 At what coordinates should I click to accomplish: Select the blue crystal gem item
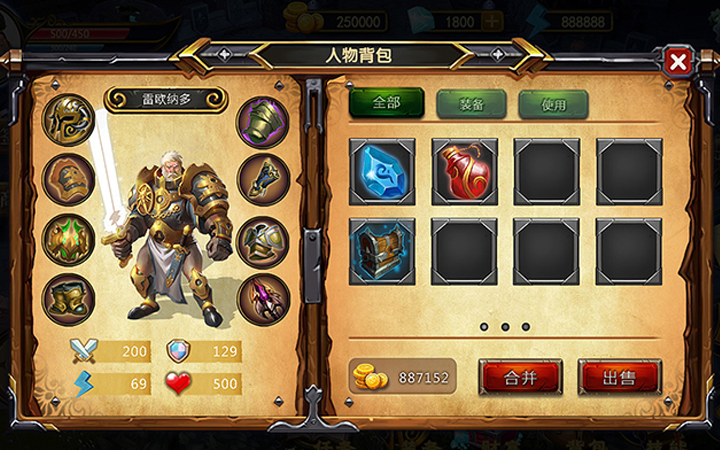(x=382, y=171)
